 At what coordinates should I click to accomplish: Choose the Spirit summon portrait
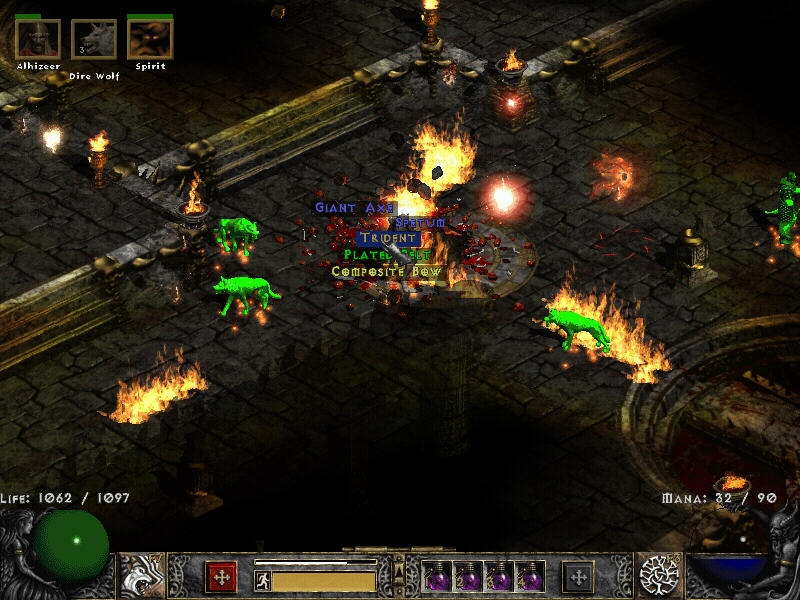[x=150, y=40]
